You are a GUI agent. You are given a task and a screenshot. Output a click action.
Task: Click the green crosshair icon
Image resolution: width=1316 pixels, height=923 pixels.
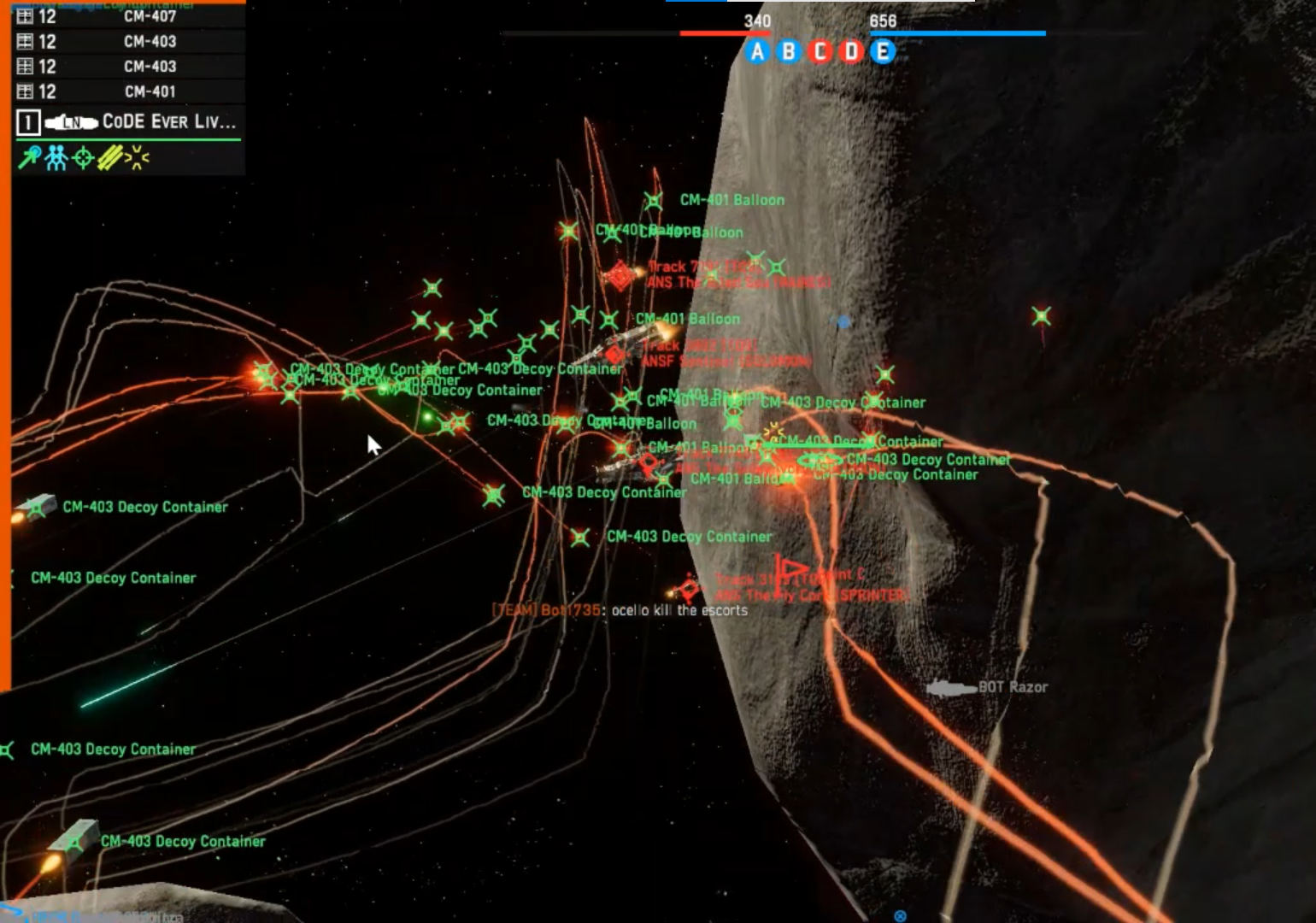tap(83, 158)
